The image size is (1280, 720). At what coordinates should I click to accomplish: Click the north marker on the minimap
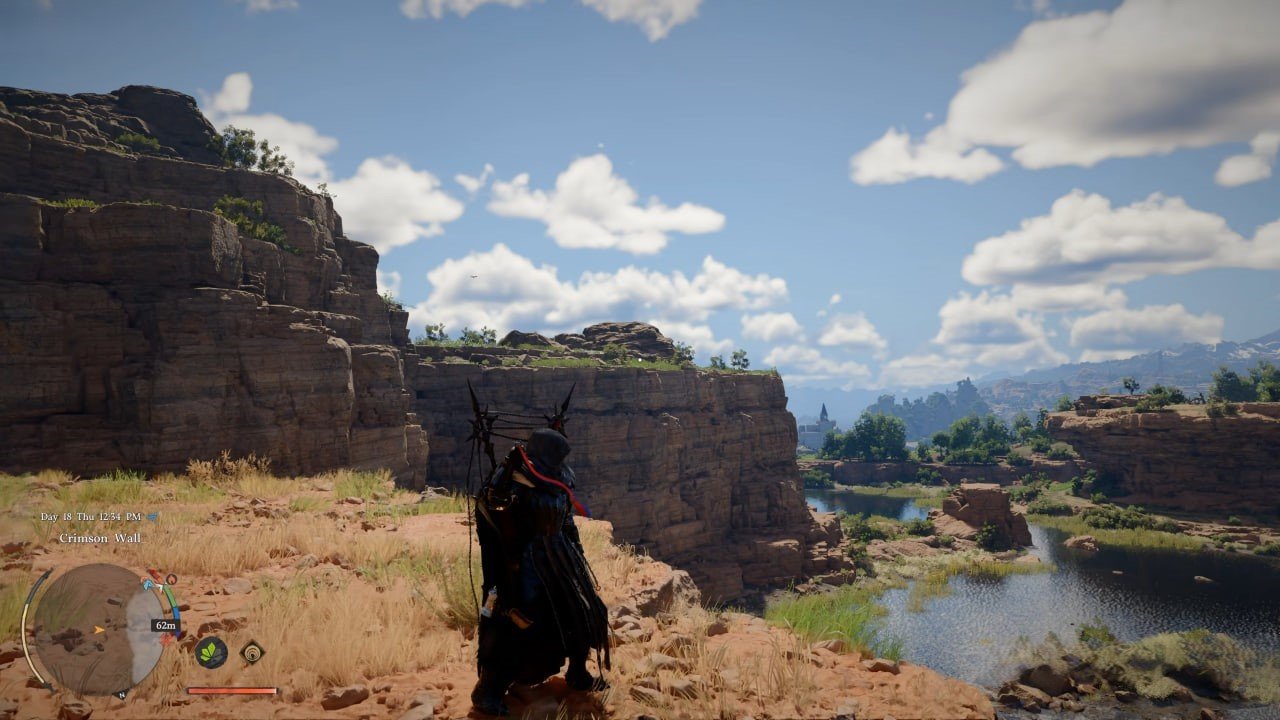point(121,694)
